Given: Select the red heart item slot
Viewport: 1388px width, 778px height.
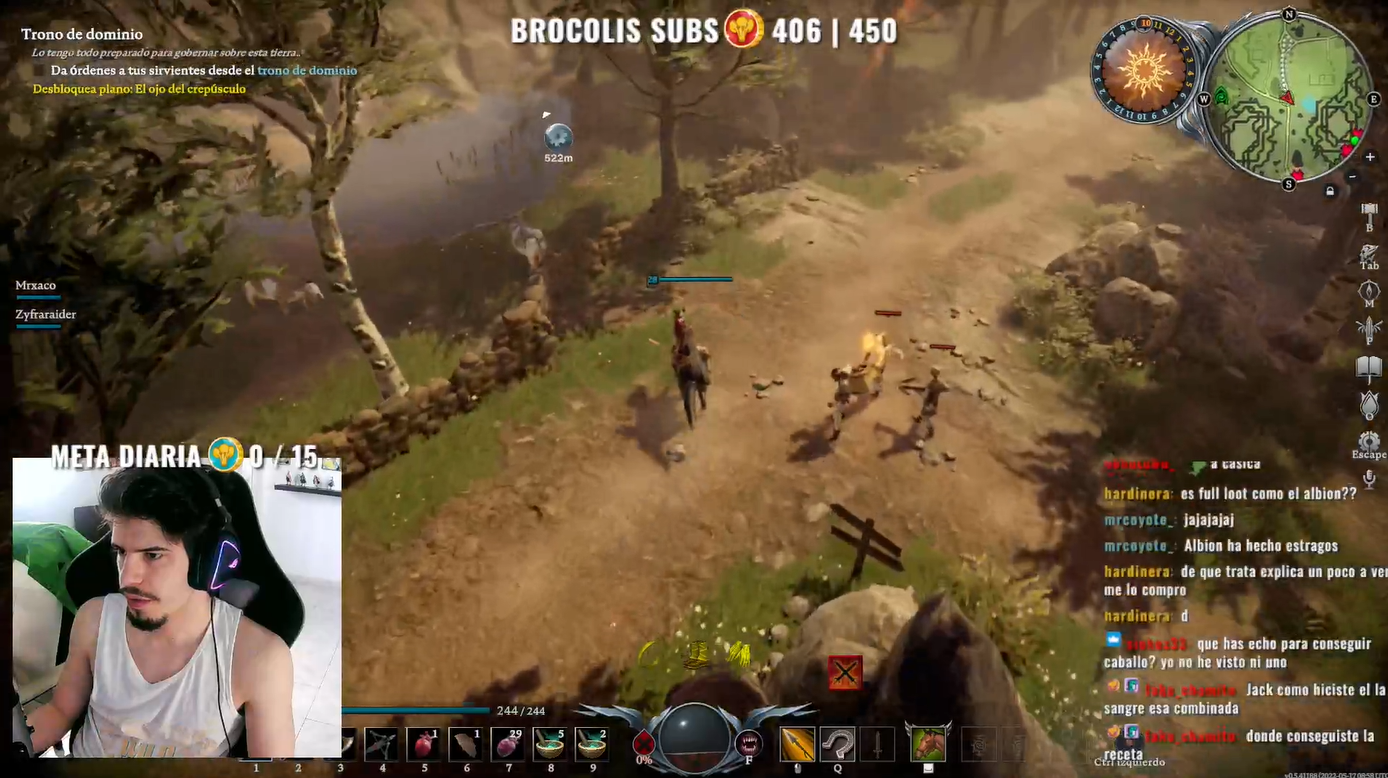Looking at the screenshot, I should coord(424,744).
